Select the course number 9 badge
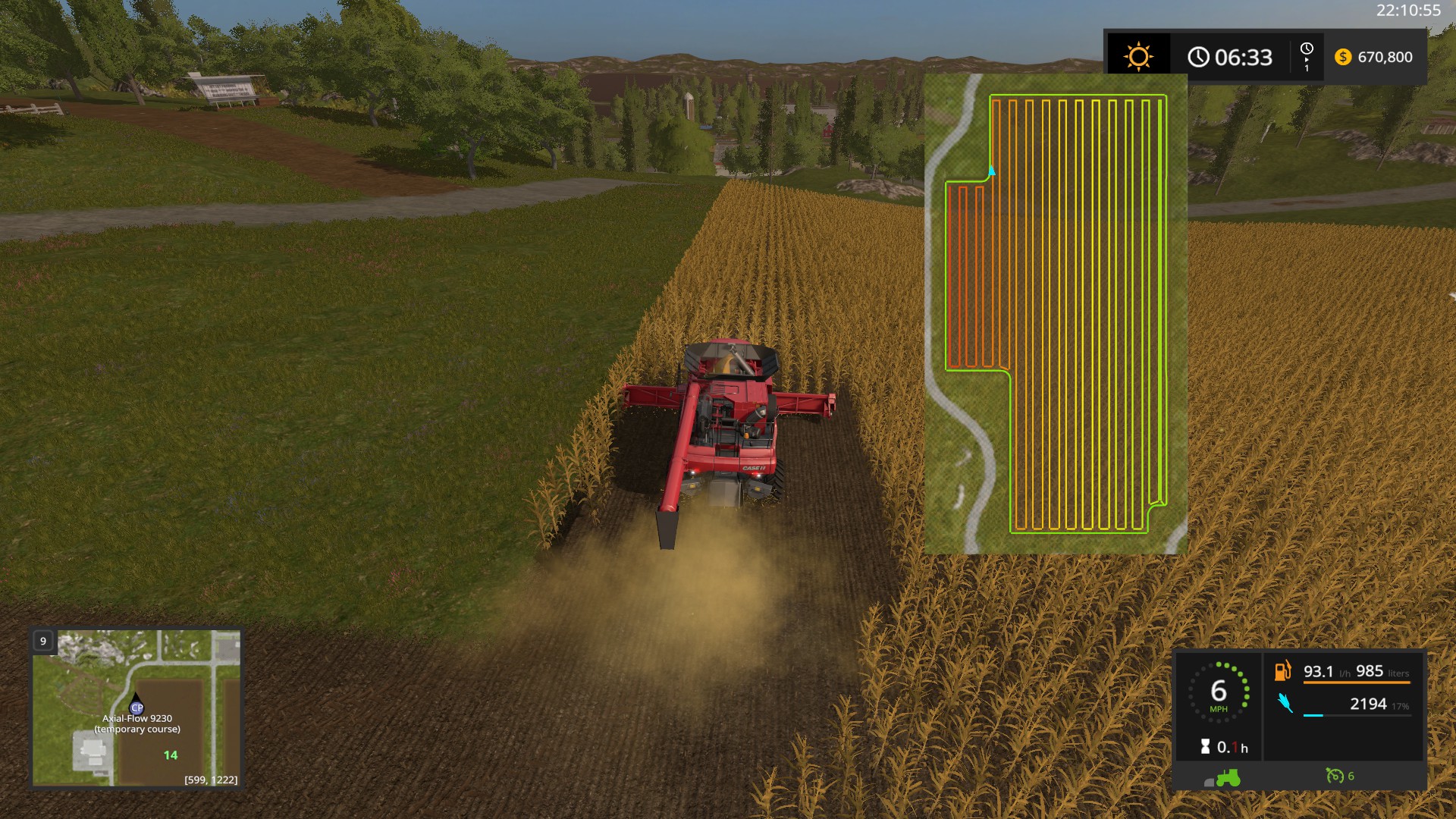The image size is (1456, 819). click(42, 641)
